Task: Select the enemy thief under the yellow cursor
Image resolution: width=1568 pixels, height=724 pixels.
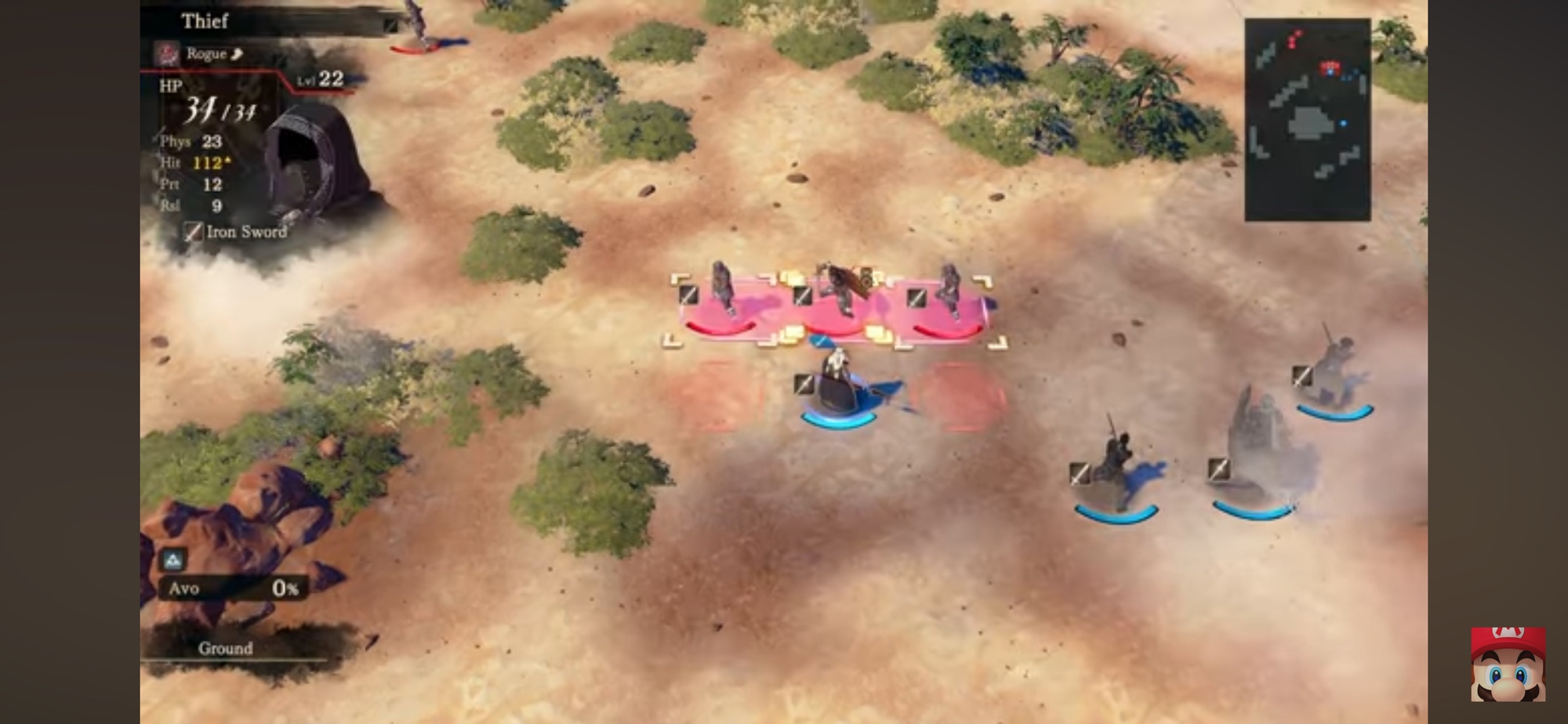Action: click(x=837, y=298)
